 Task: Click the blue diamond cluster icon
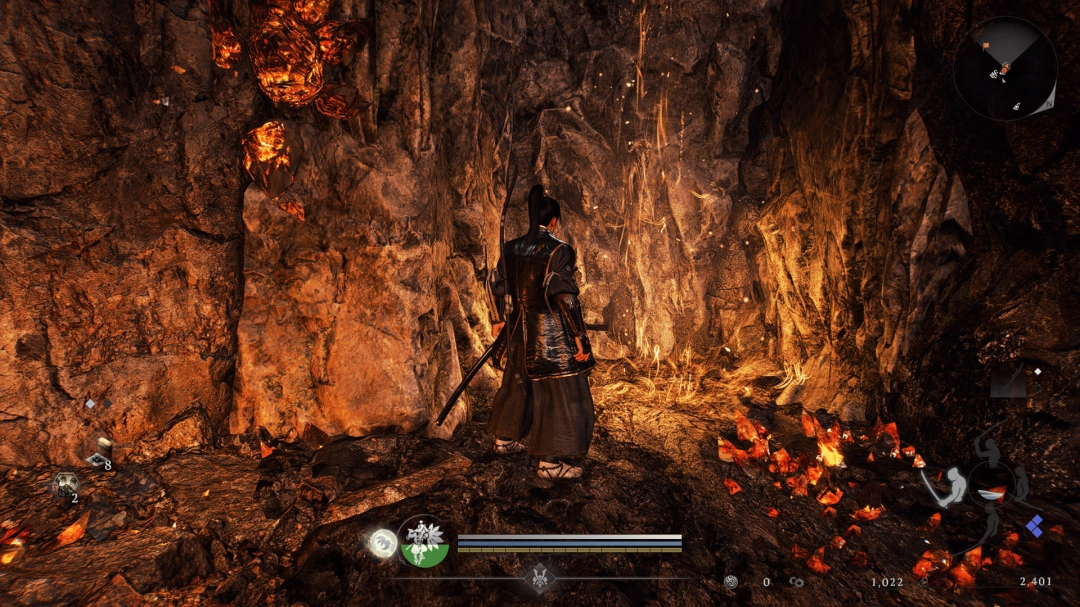1034,526
